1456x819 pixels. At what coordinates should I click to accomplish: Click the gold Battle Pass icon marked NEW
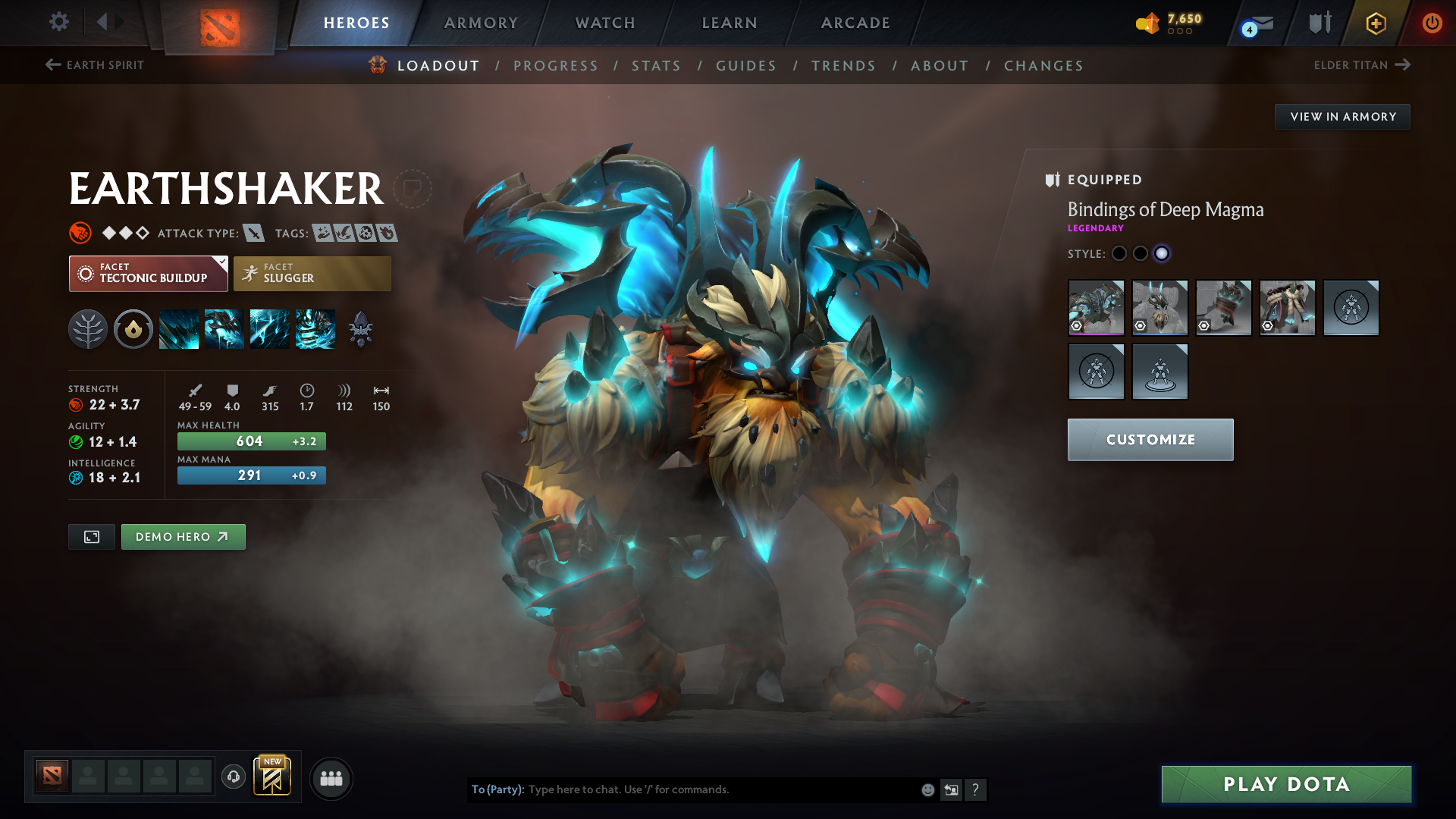pos(274,777)
